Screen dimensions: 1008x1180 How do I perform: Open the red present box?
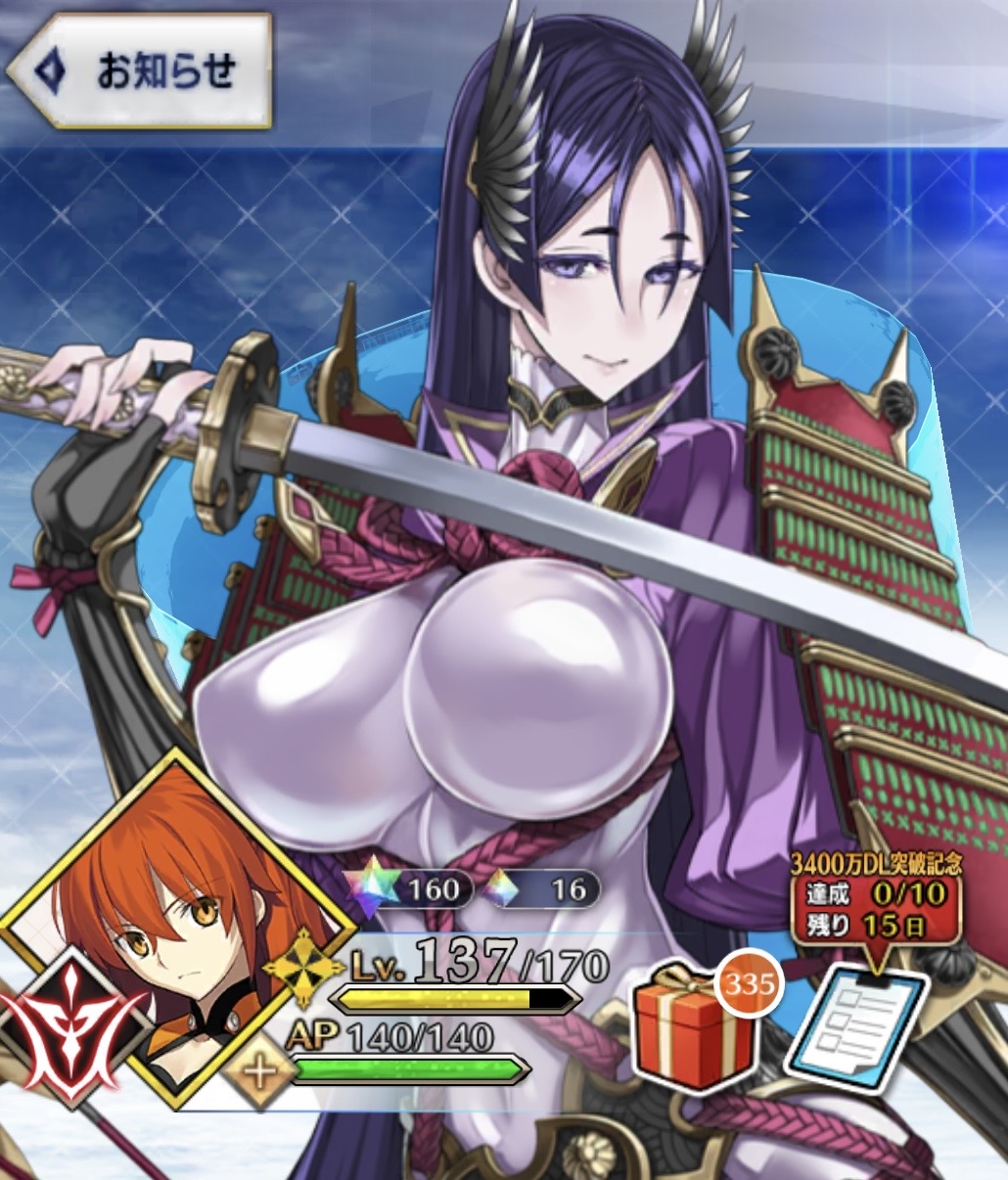[x=694, y=1026]
